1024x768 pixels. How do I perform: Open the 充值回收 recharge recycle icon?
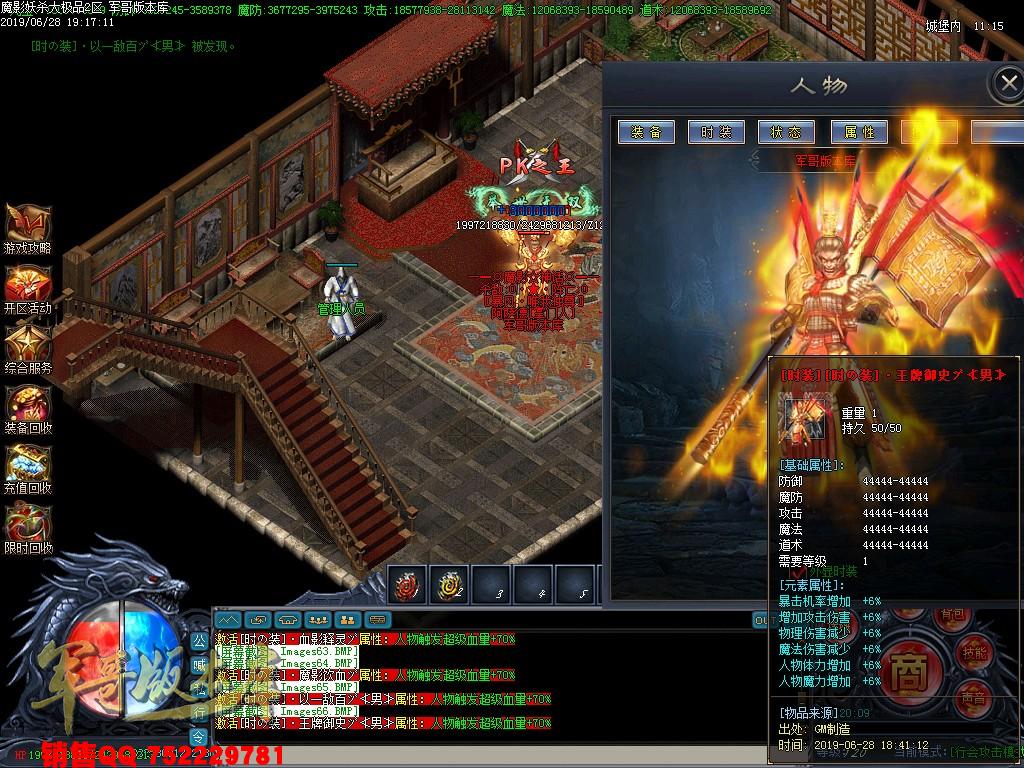click(27, 464)
